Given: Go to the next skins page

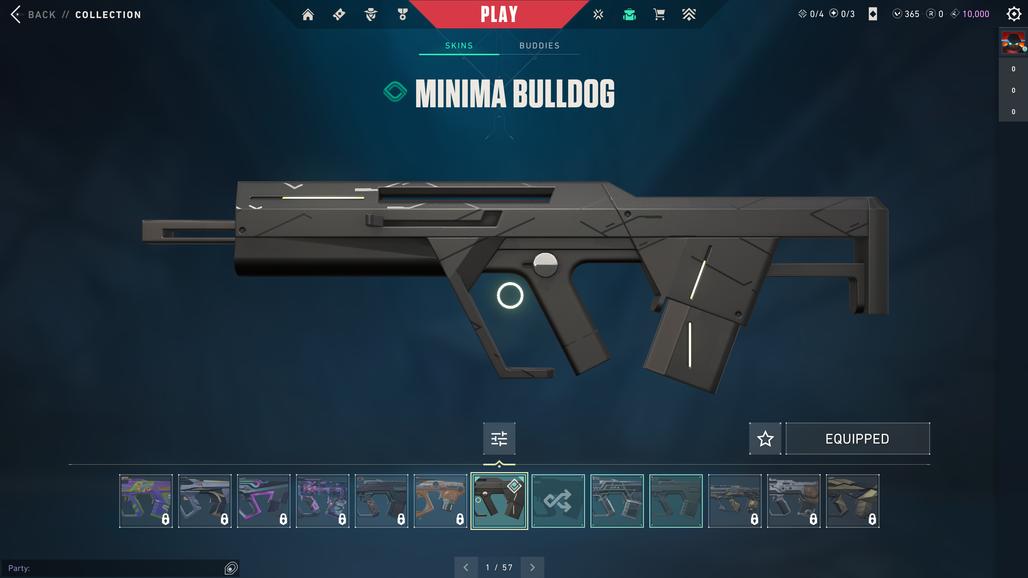Looking at the screenshot, I should [532, 567].
